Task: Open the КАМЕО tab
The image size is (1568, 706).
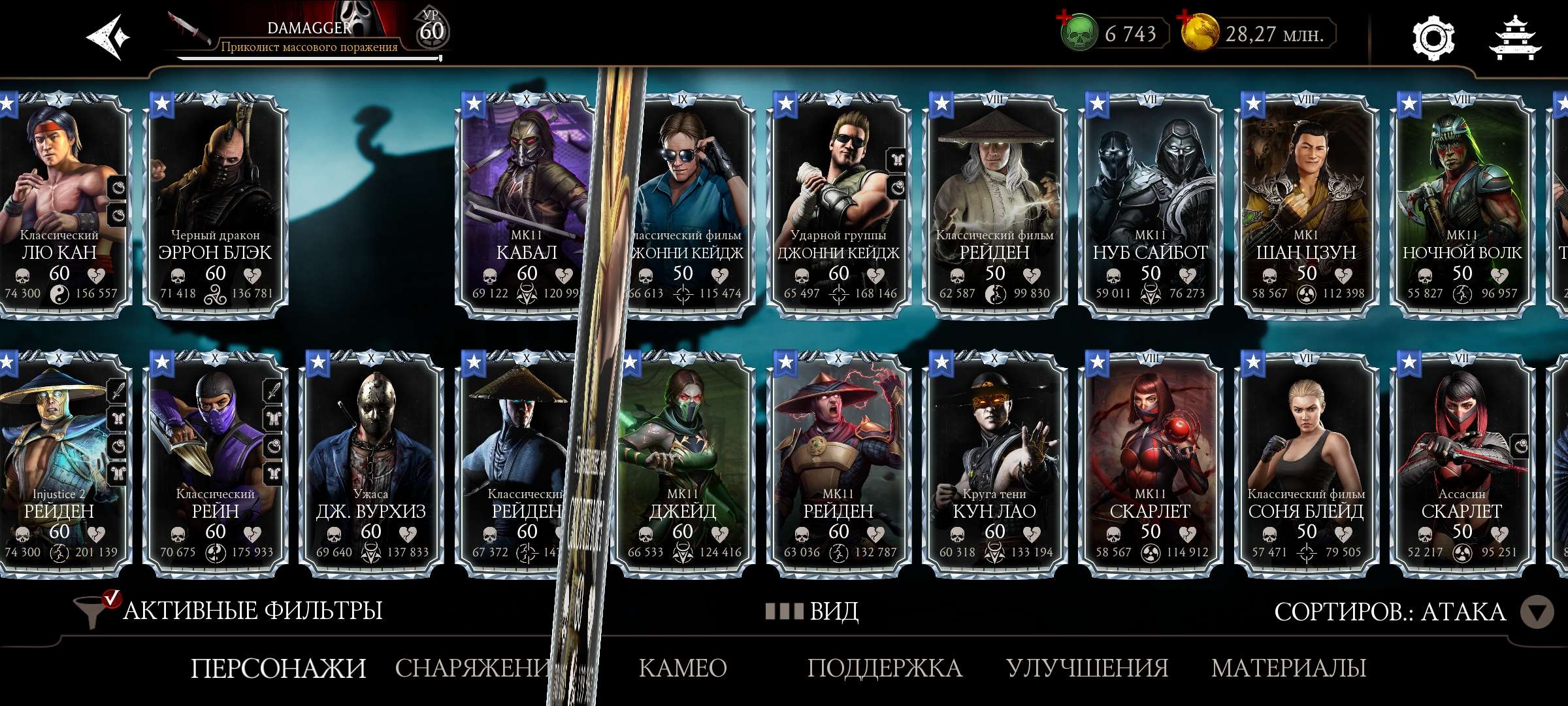Action: (x=681, y=667)
